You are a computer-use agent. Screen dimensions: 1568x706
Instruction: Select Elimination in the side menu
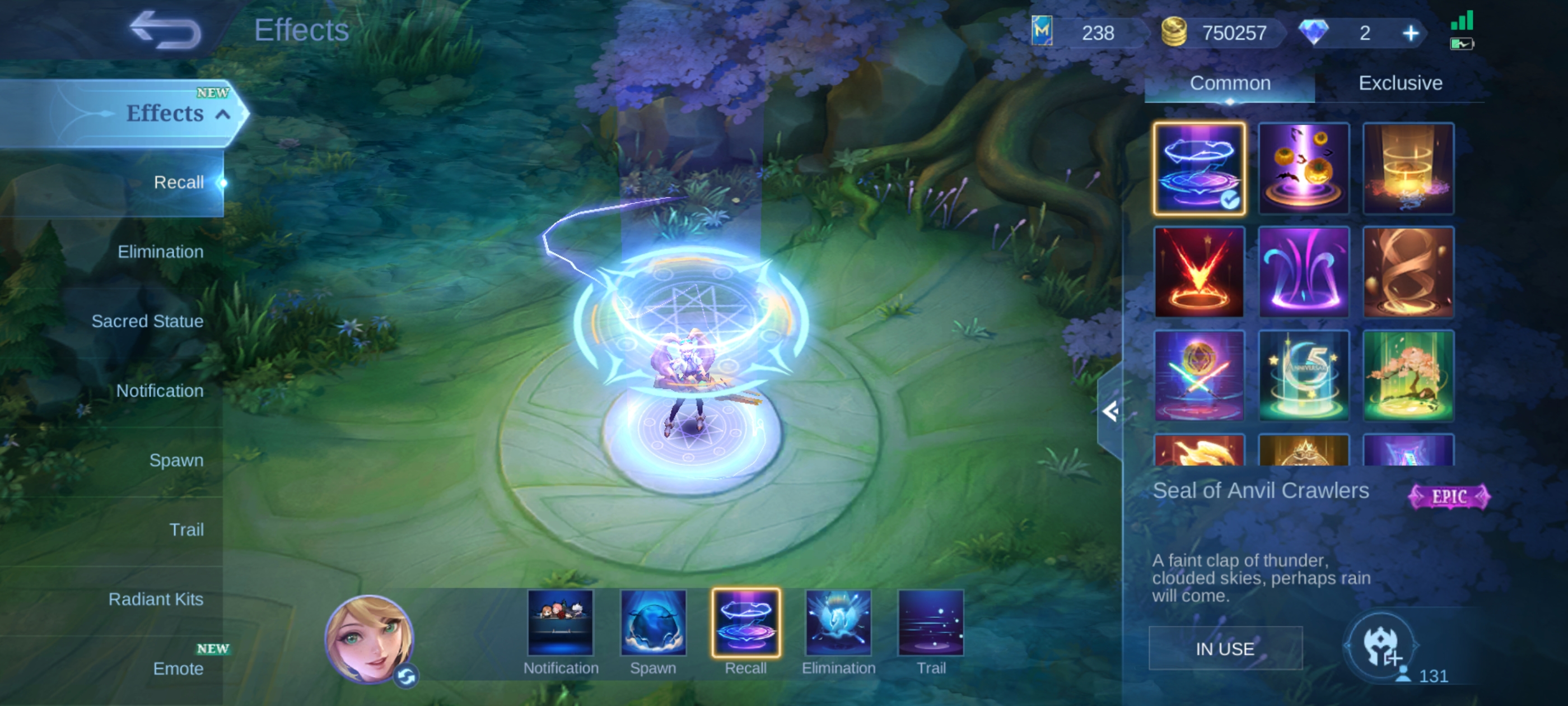[x=160, y=252]
